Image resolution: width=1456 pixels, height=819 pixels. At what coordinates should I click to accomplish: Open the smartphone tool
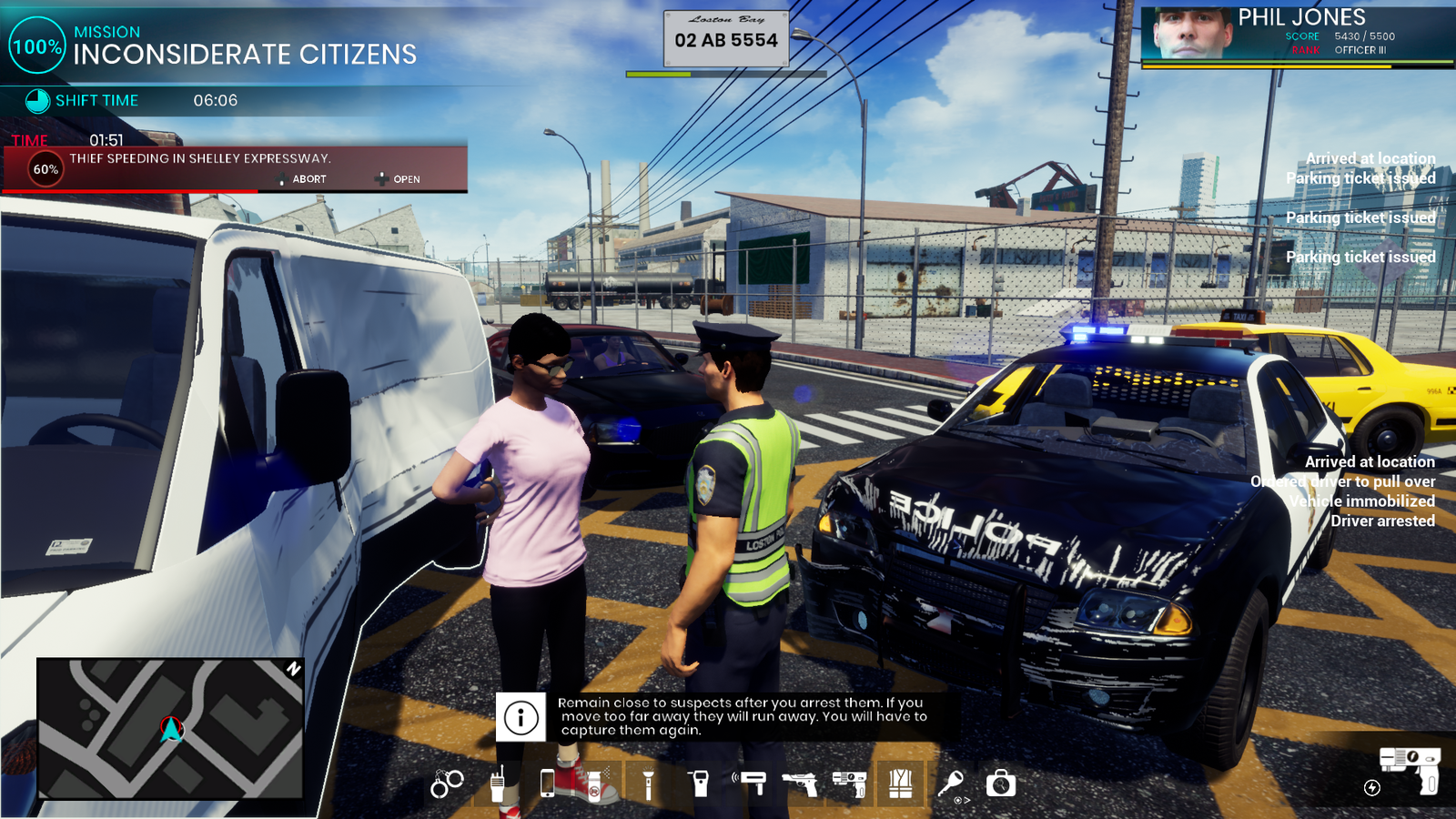[x=547, y=784]
